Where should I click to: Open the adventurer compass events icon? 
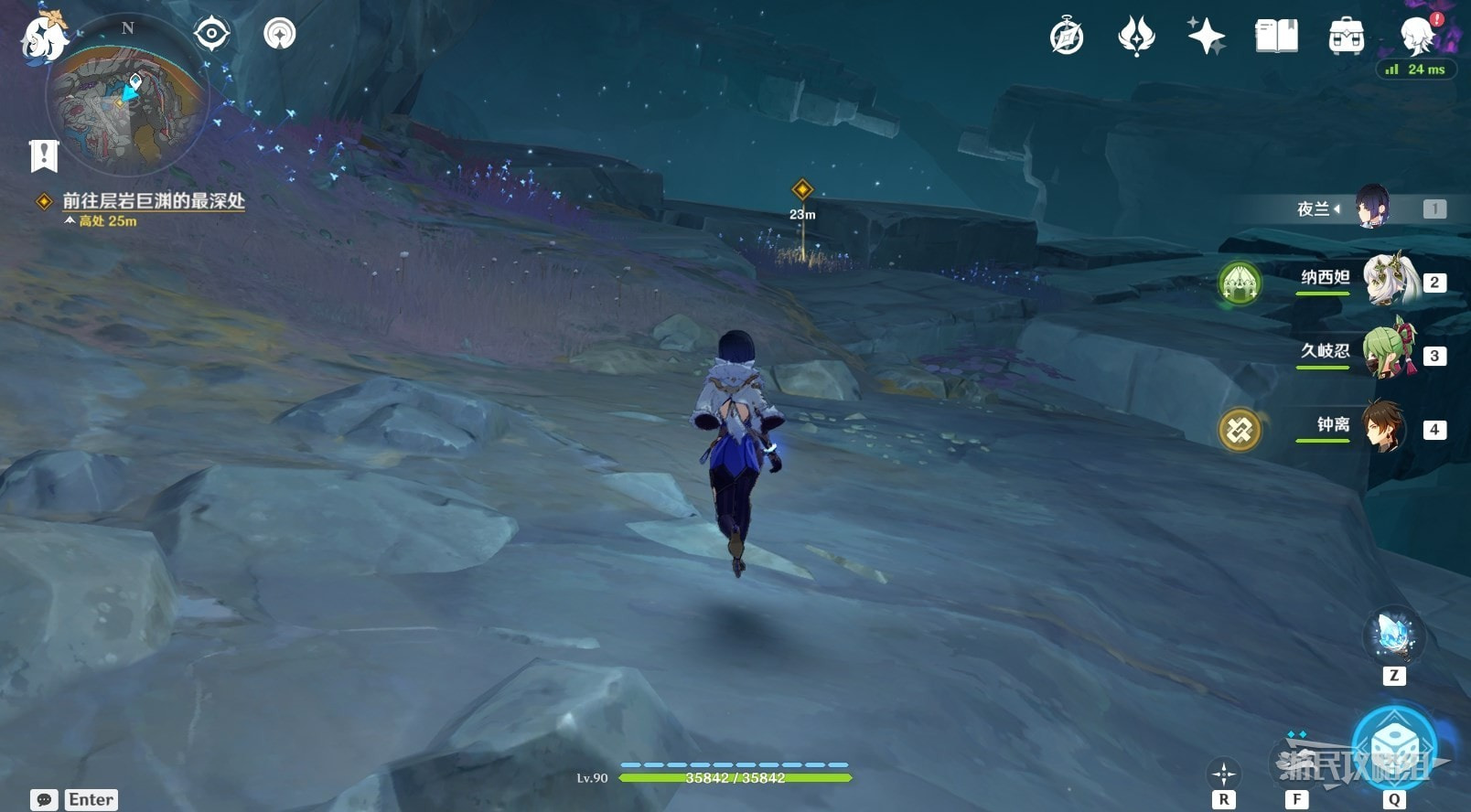pos(1067,37)
